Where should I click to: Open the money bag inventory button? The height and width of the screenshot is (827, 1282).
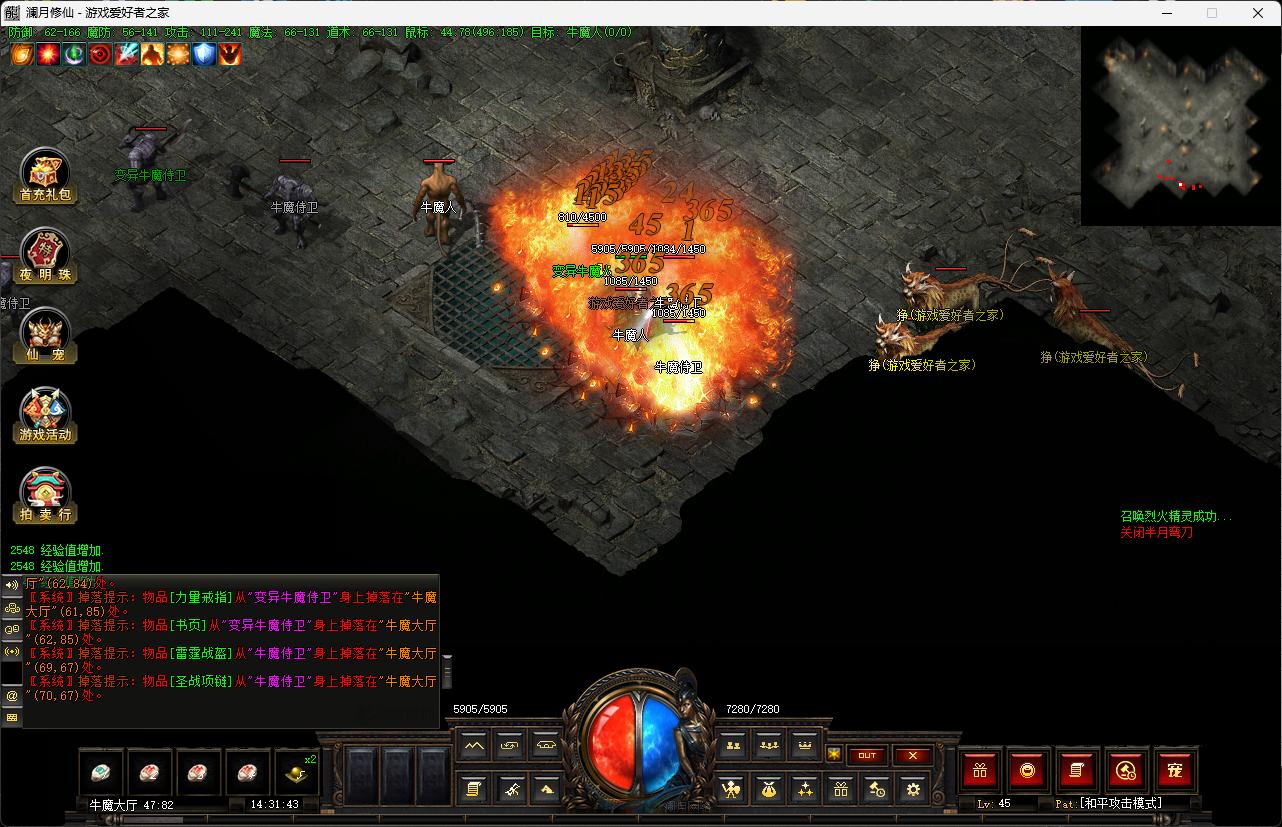tap(768, 789)
